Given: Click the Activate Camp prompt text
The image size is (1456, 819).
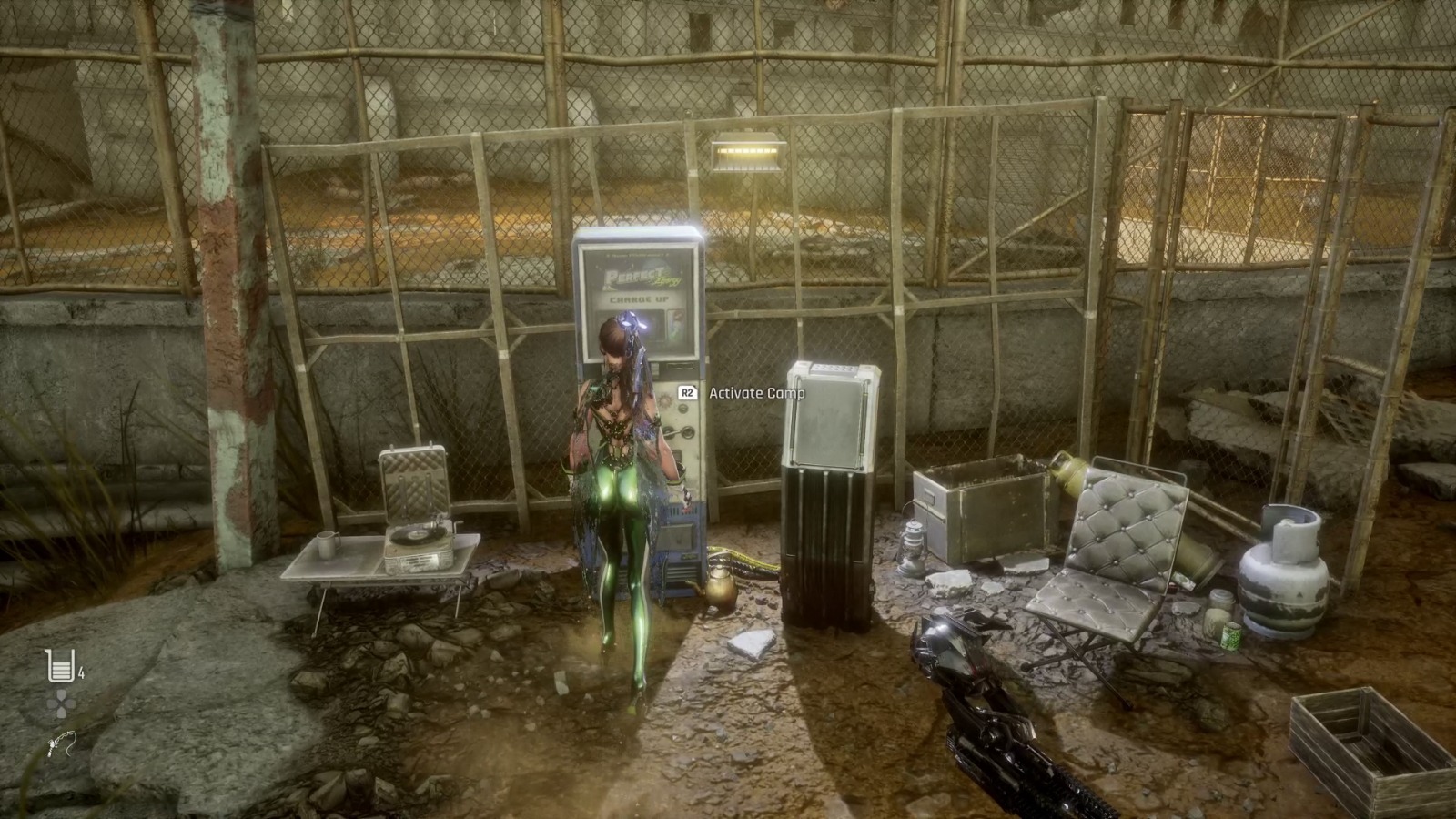Looking at the screenshot, I should click(x=756, y=394).
